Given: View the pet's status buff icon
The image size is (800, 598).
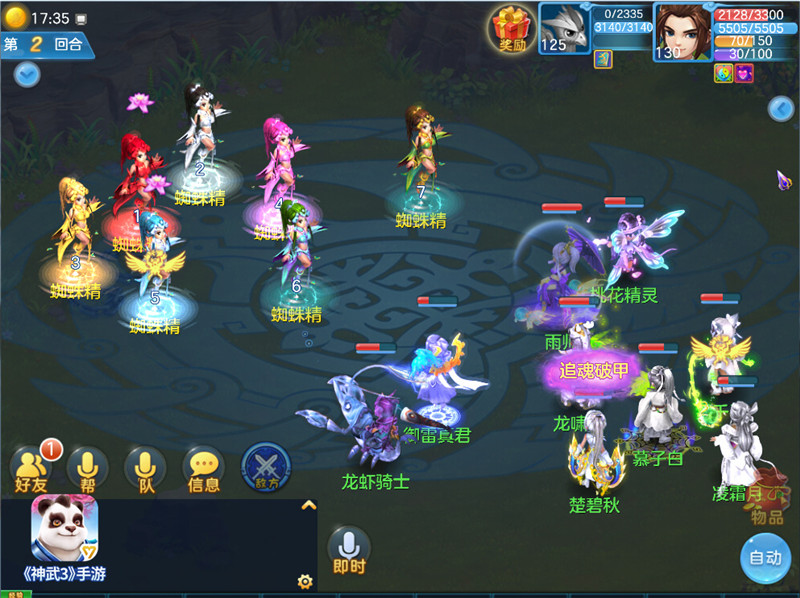Looking at the screenshot, I should click(x=603, y=59).
